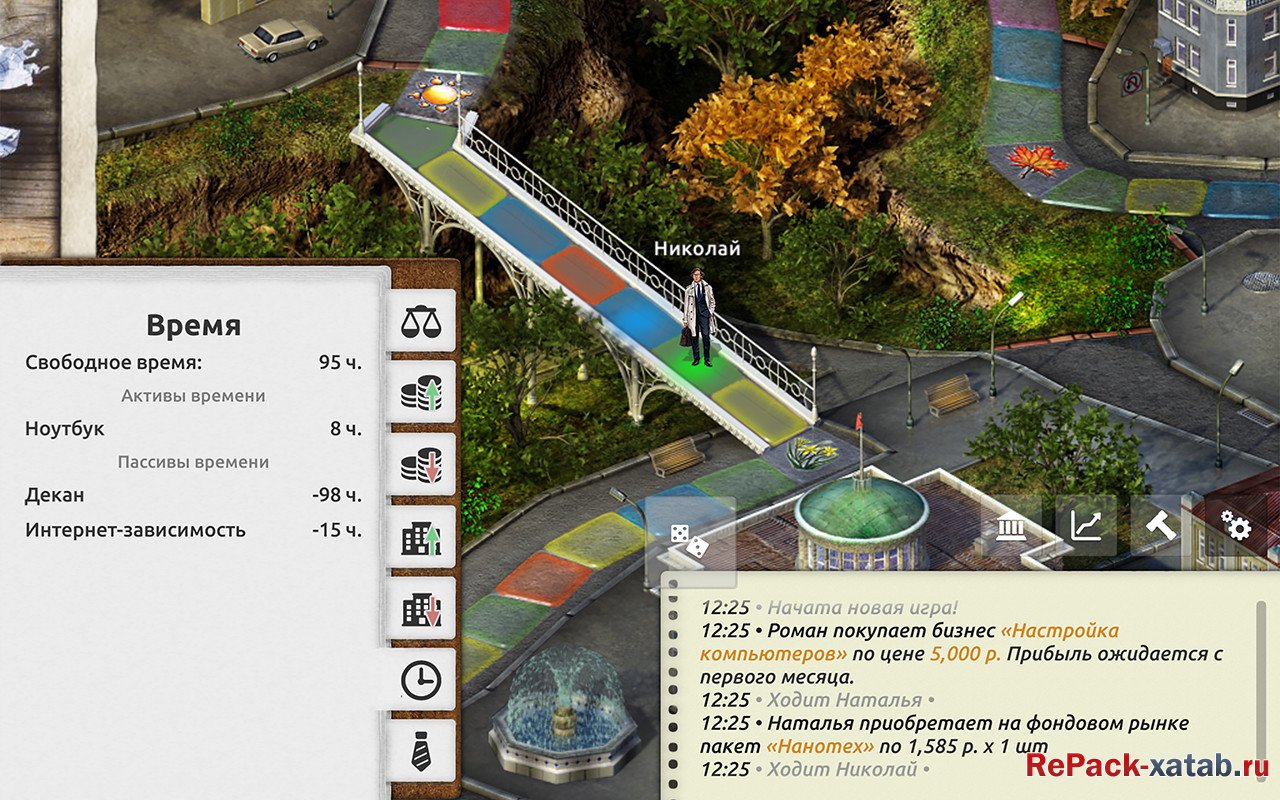Switch to the time panel clock tab

pyautogui.click(x=423, y=678)
